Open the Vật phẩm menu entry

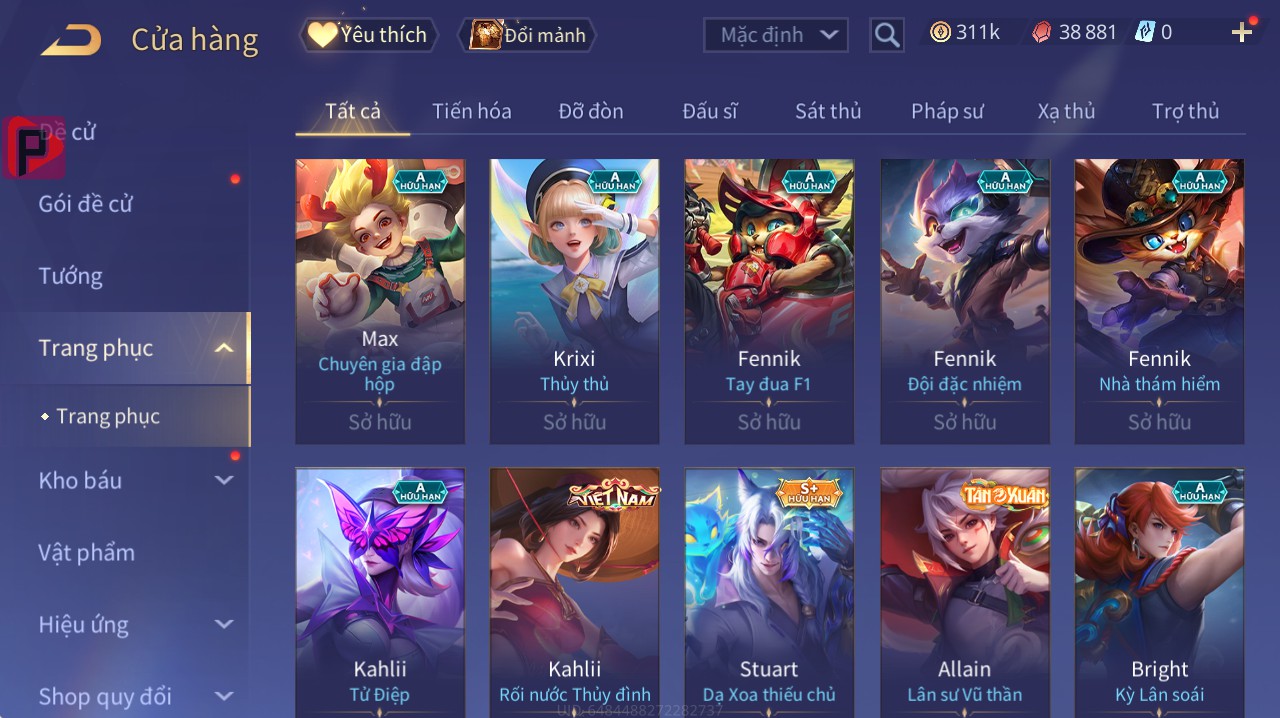[86, 553]
